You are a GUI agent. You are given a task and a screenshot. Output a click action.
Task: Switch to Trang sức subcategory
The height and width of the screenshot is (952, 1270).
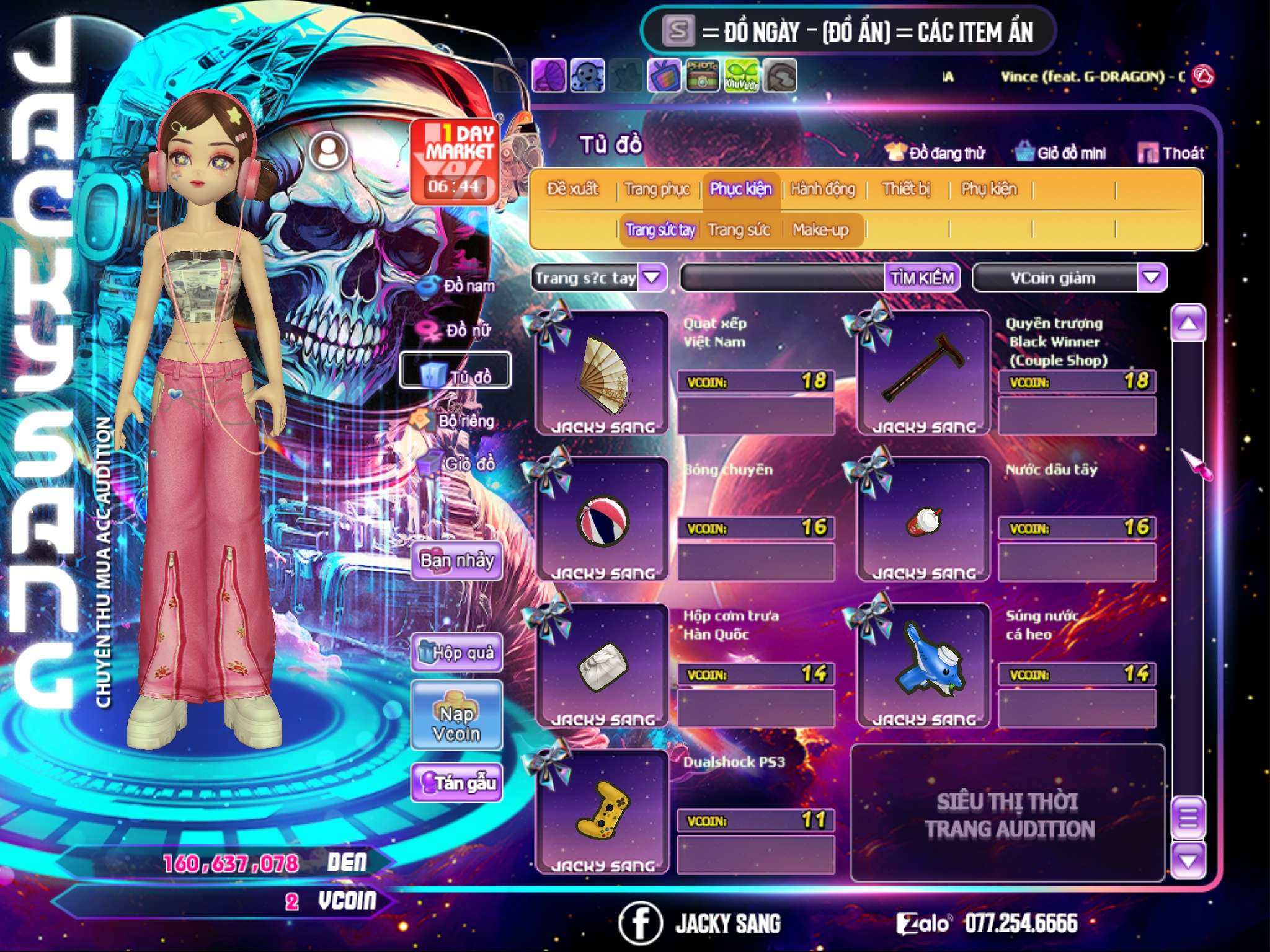pyautogui.click(x=739, y=230)
